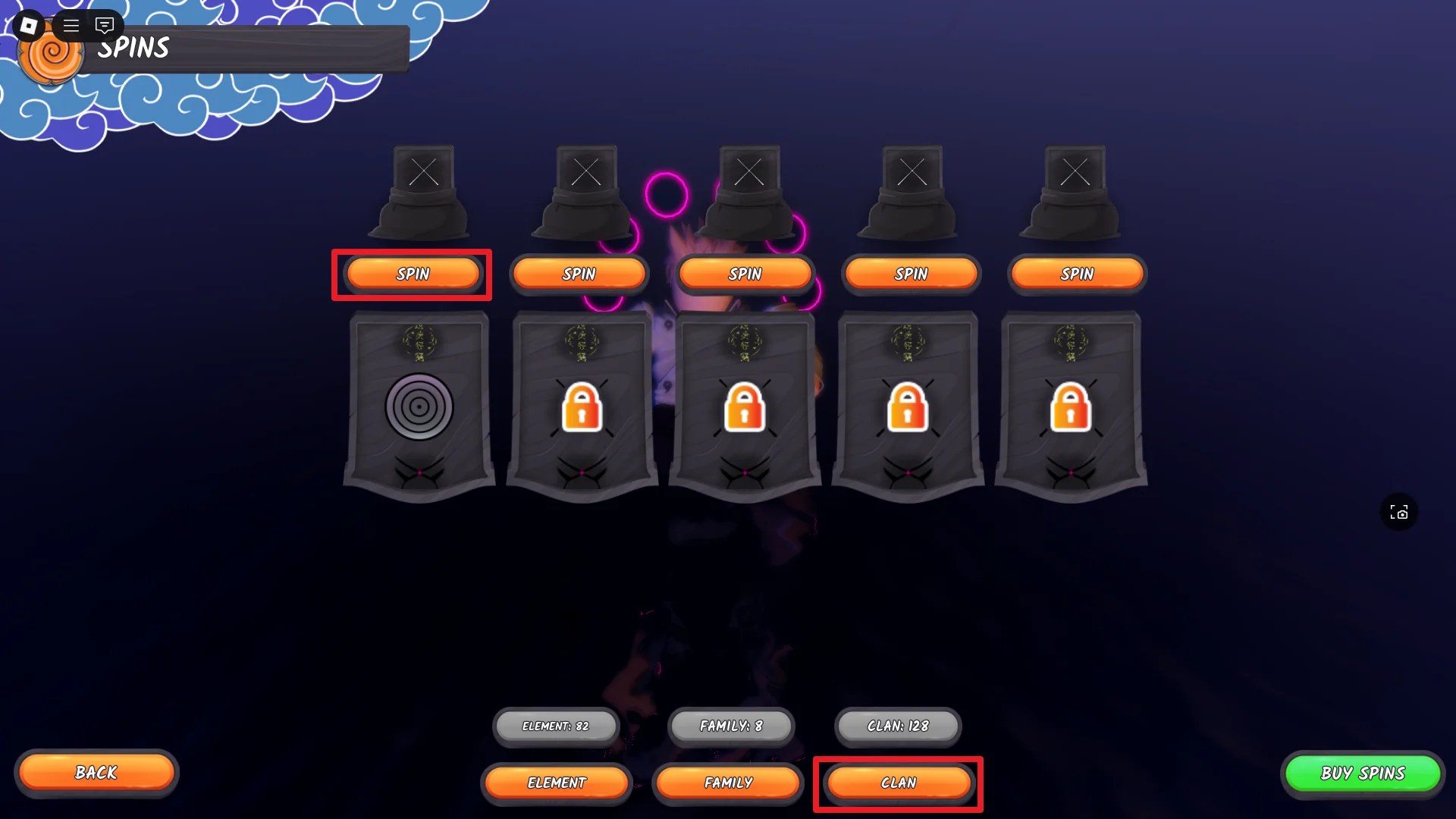1456x819 pixels.
Task: Switch to FAMILY spin mode
Action: (728, 782)
